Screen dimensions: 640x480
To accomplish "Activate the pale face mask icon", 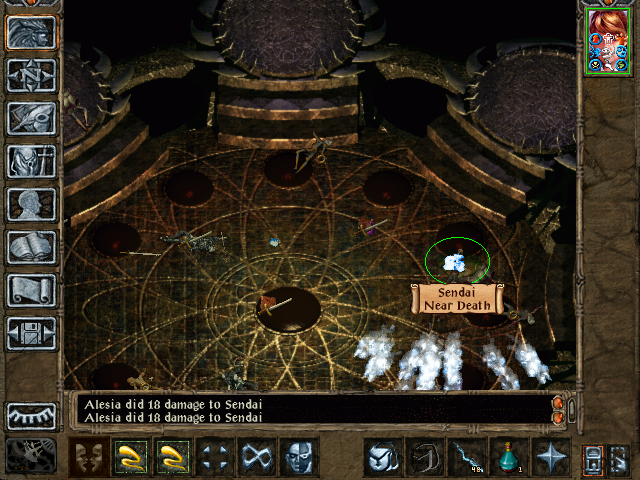I will [299, 457].
